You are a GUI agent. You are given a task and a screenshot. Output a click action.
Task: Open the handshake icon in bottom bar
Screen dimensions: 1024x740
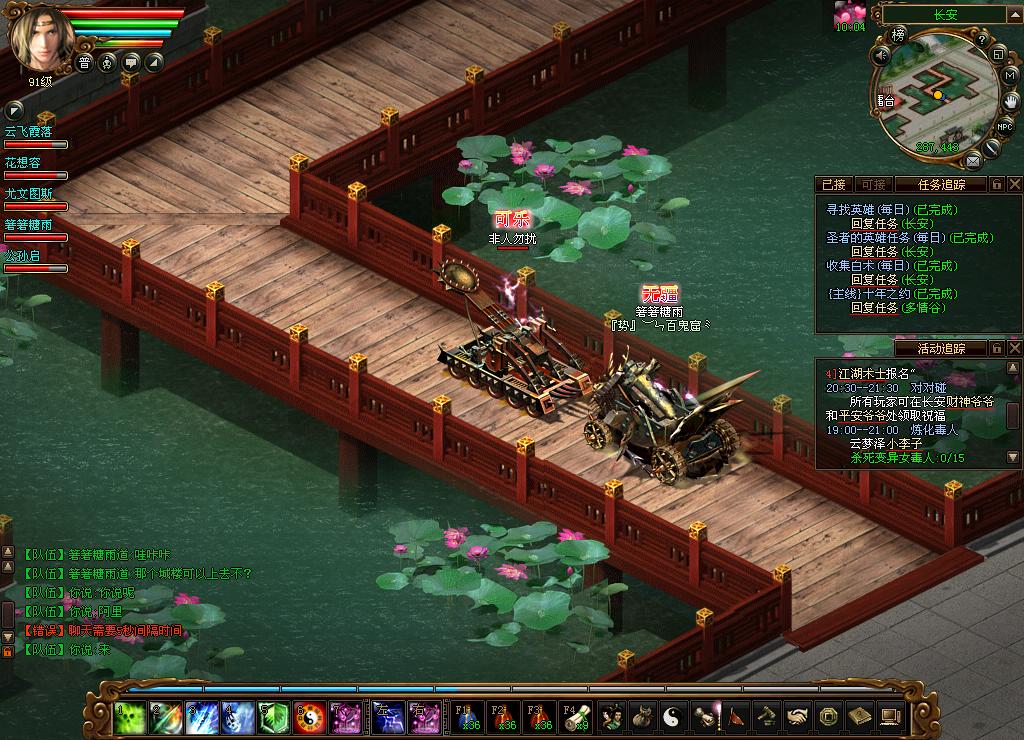[797, 716]
